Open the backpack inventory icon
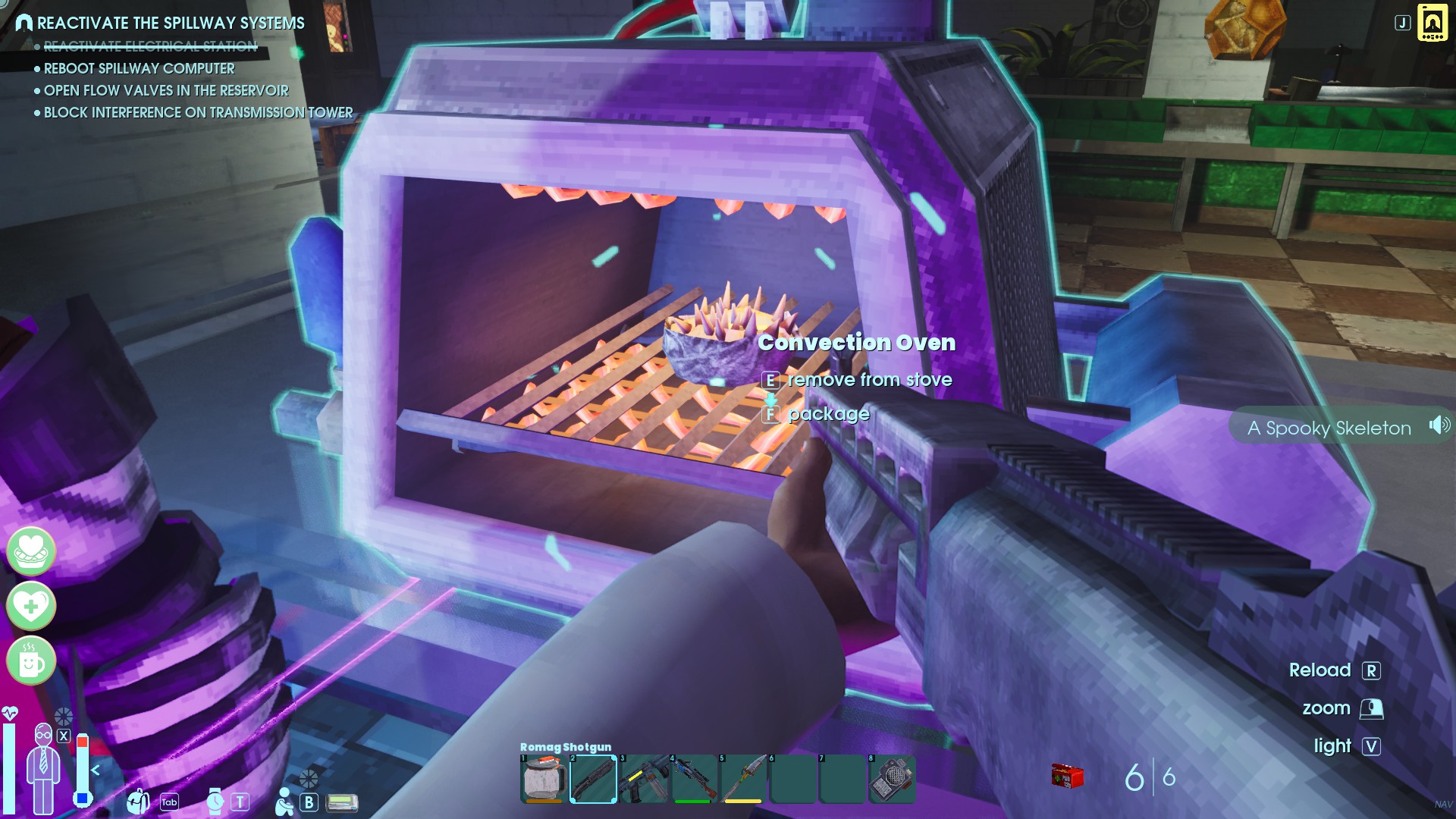 click(x=139, y=801)
